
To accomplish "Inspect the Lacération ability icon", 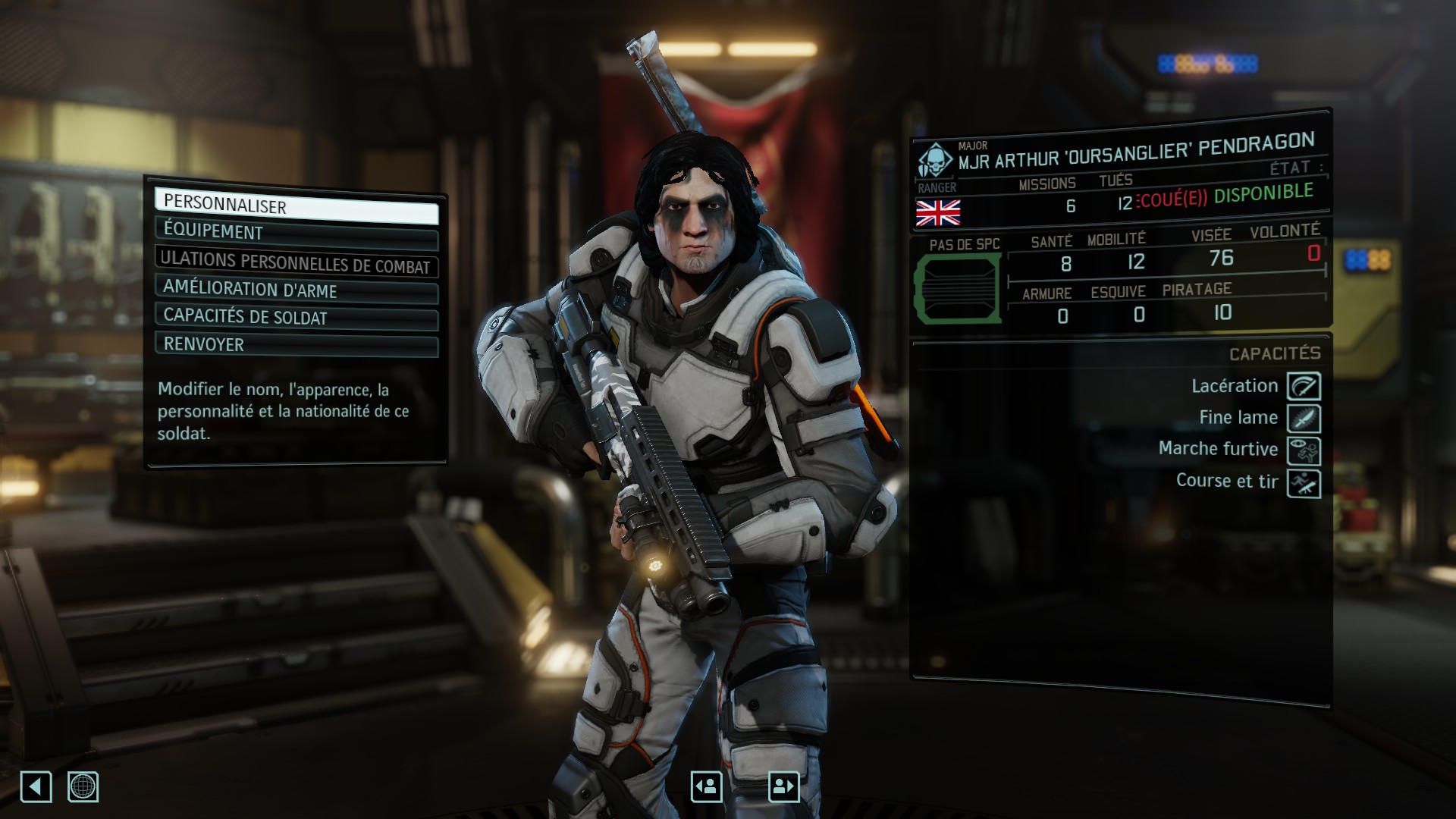I will [1304, 386].
